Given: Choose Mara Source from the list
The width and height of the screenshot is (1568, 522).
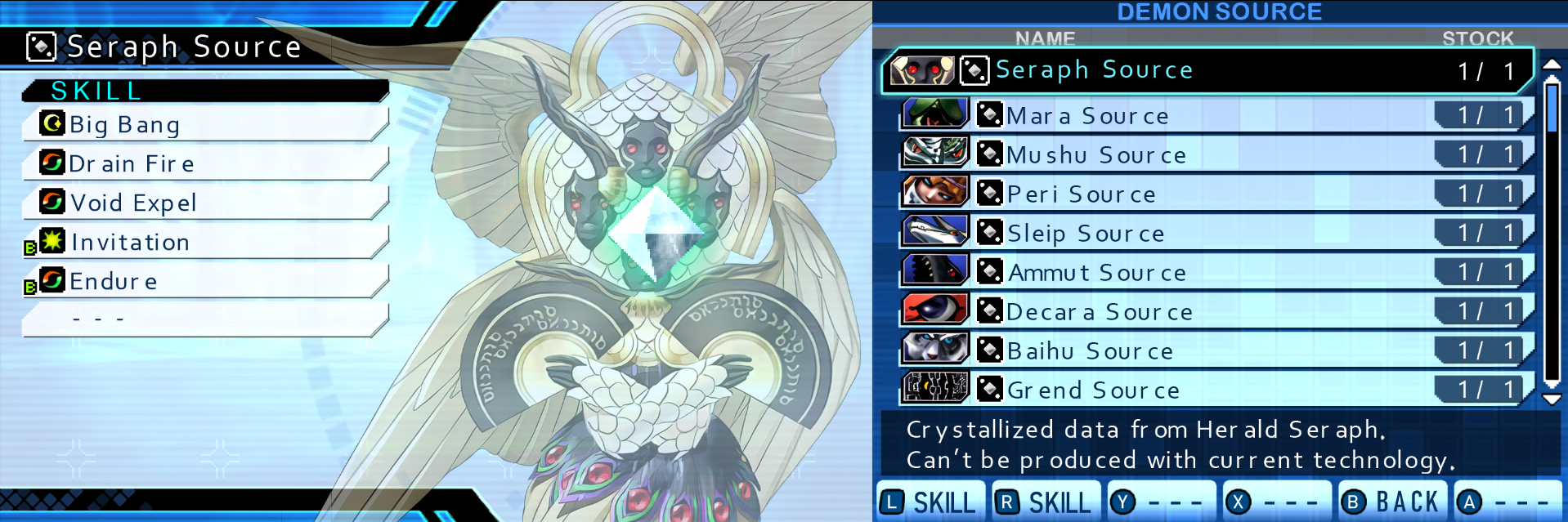Looking at the screenshot, I should pos(1210,115).
